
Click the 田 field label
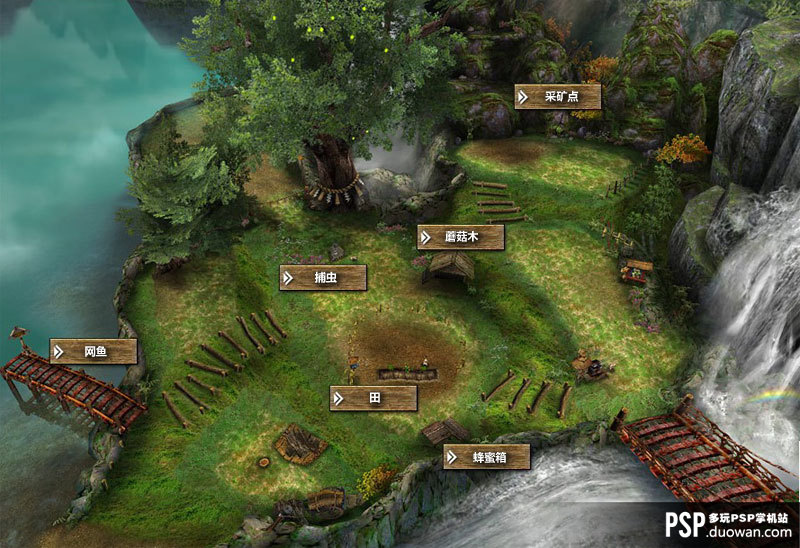[x=373, y=398]
